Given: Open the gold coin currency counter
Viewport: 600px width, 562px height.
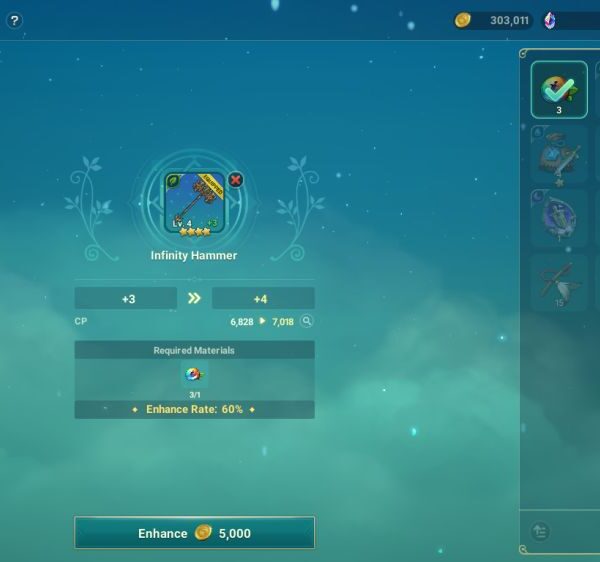Looking at the screenshot, I should pyautogui.click(x=493, y=21).
